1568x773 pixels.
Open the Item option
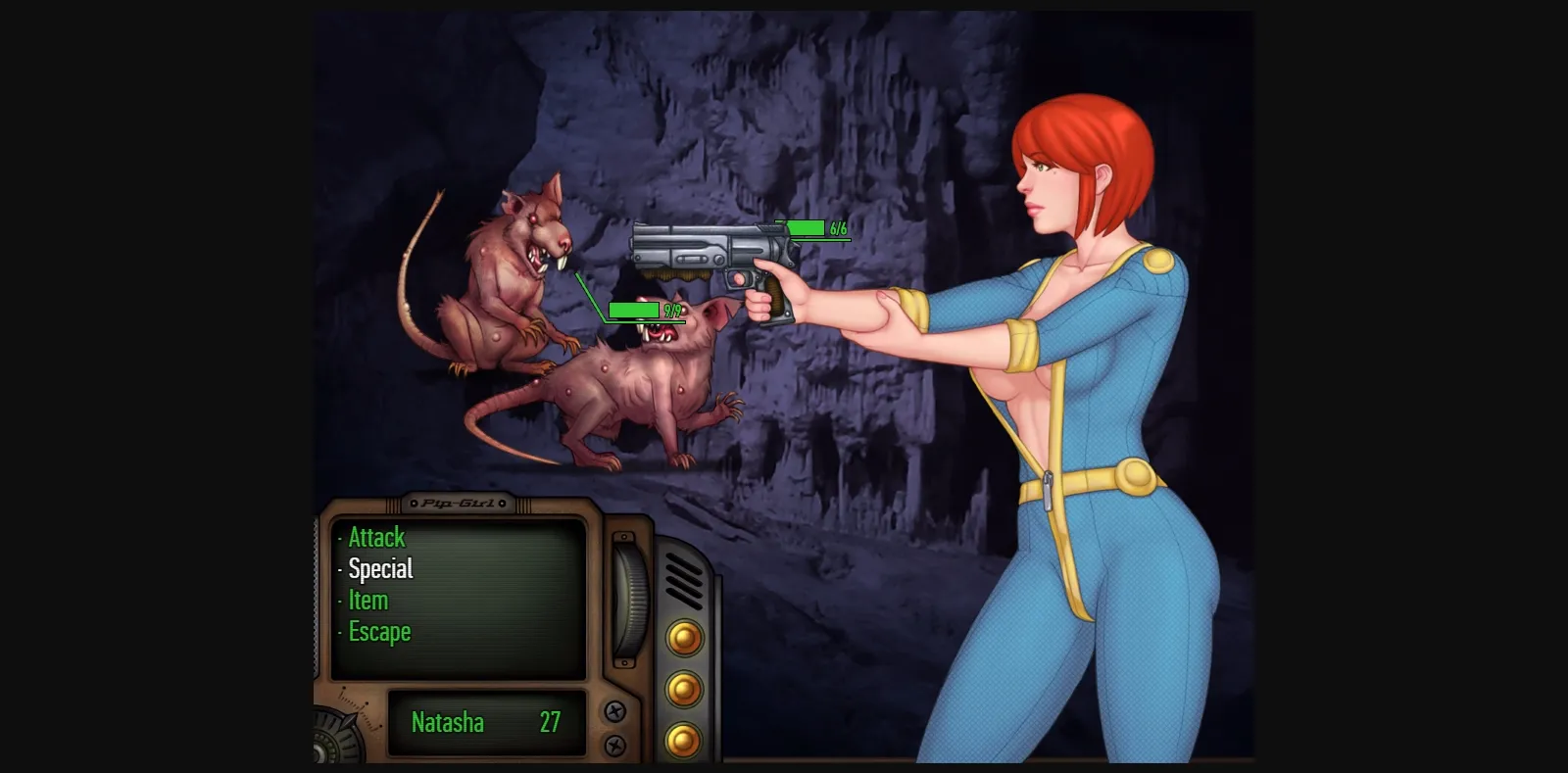pos(367,600)
